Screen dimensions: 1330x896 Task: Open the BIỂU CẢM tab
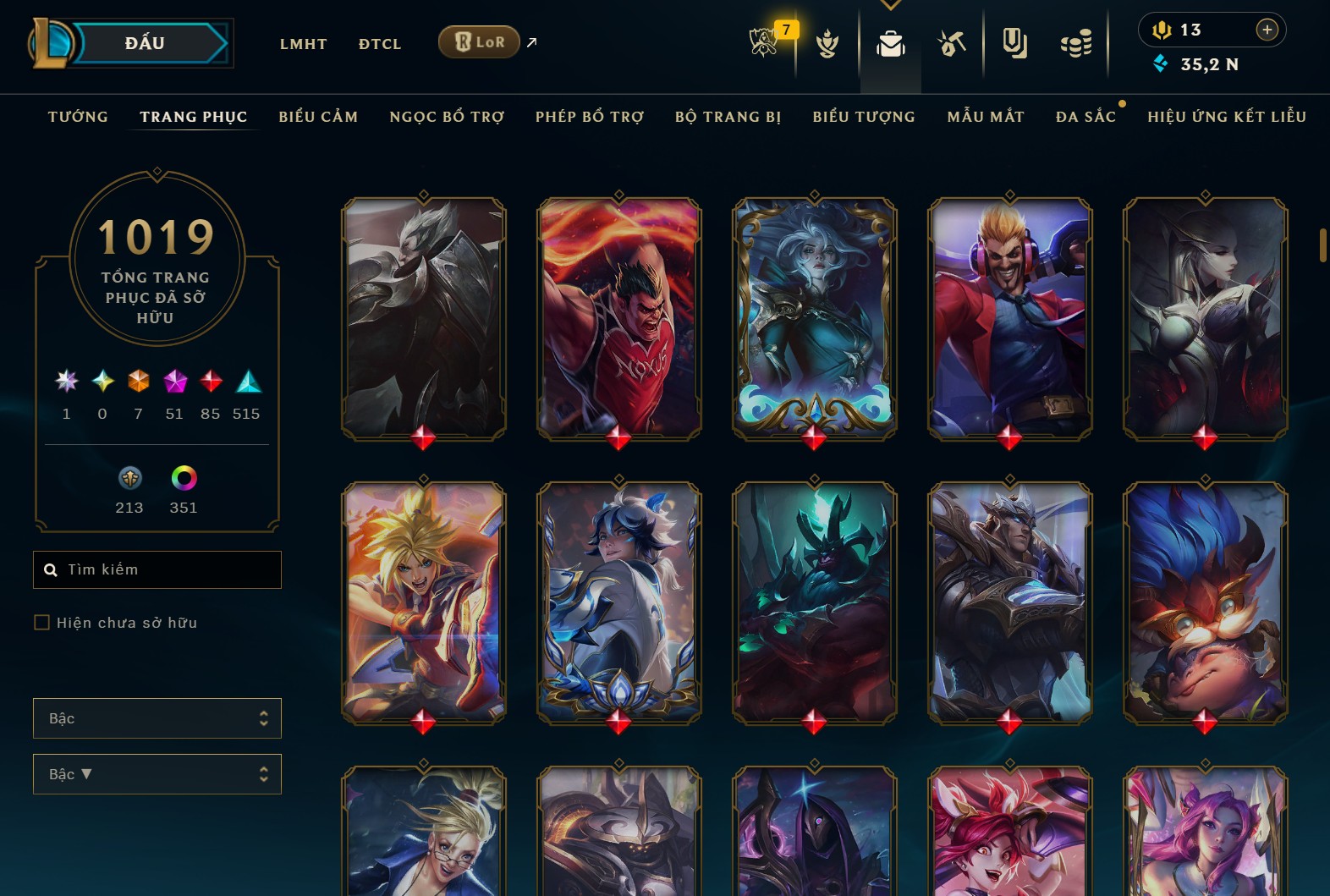point(318,117)
